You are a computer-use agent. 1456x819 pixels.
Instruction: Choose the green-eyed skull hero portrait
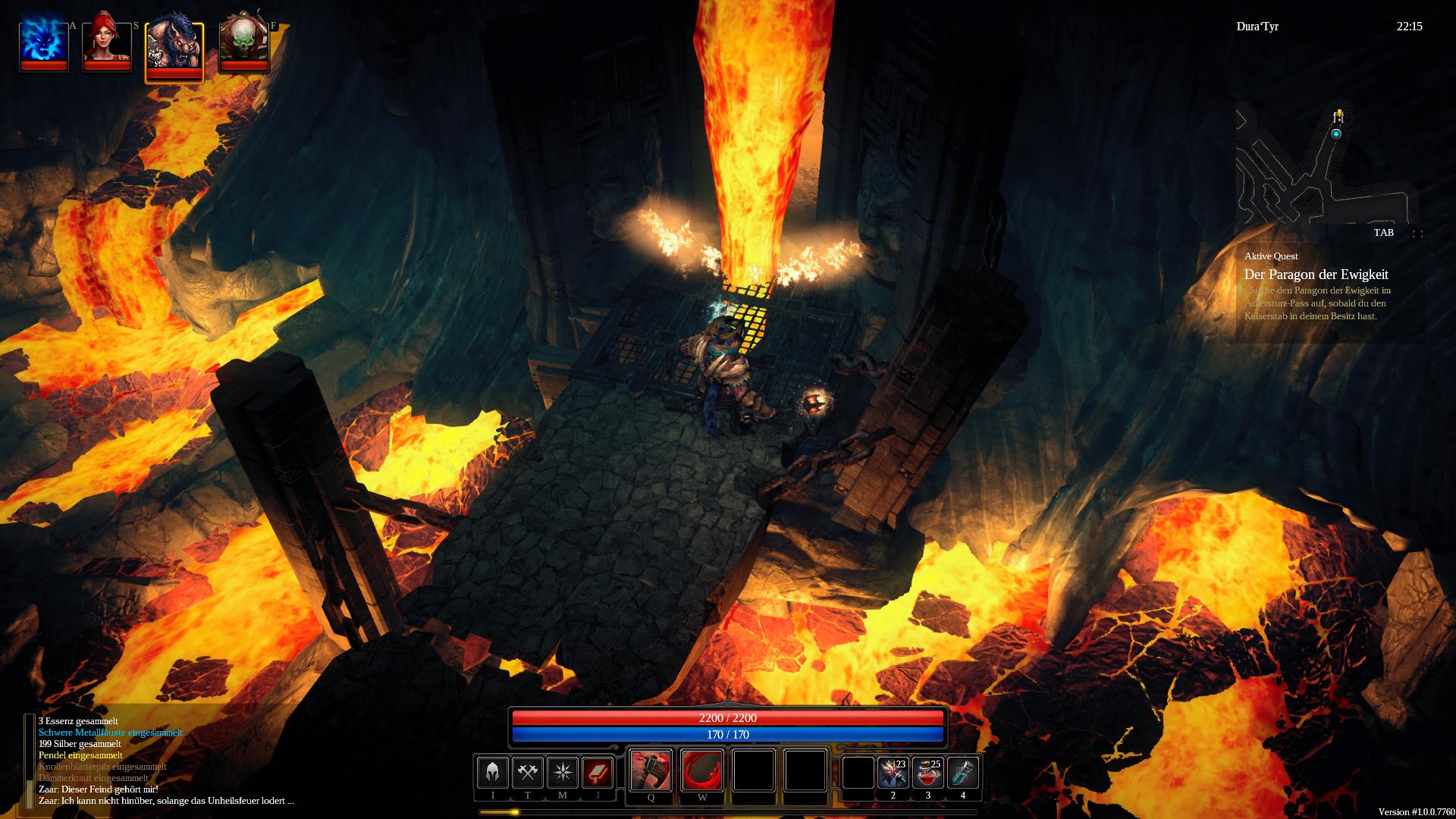coord(244,43)
